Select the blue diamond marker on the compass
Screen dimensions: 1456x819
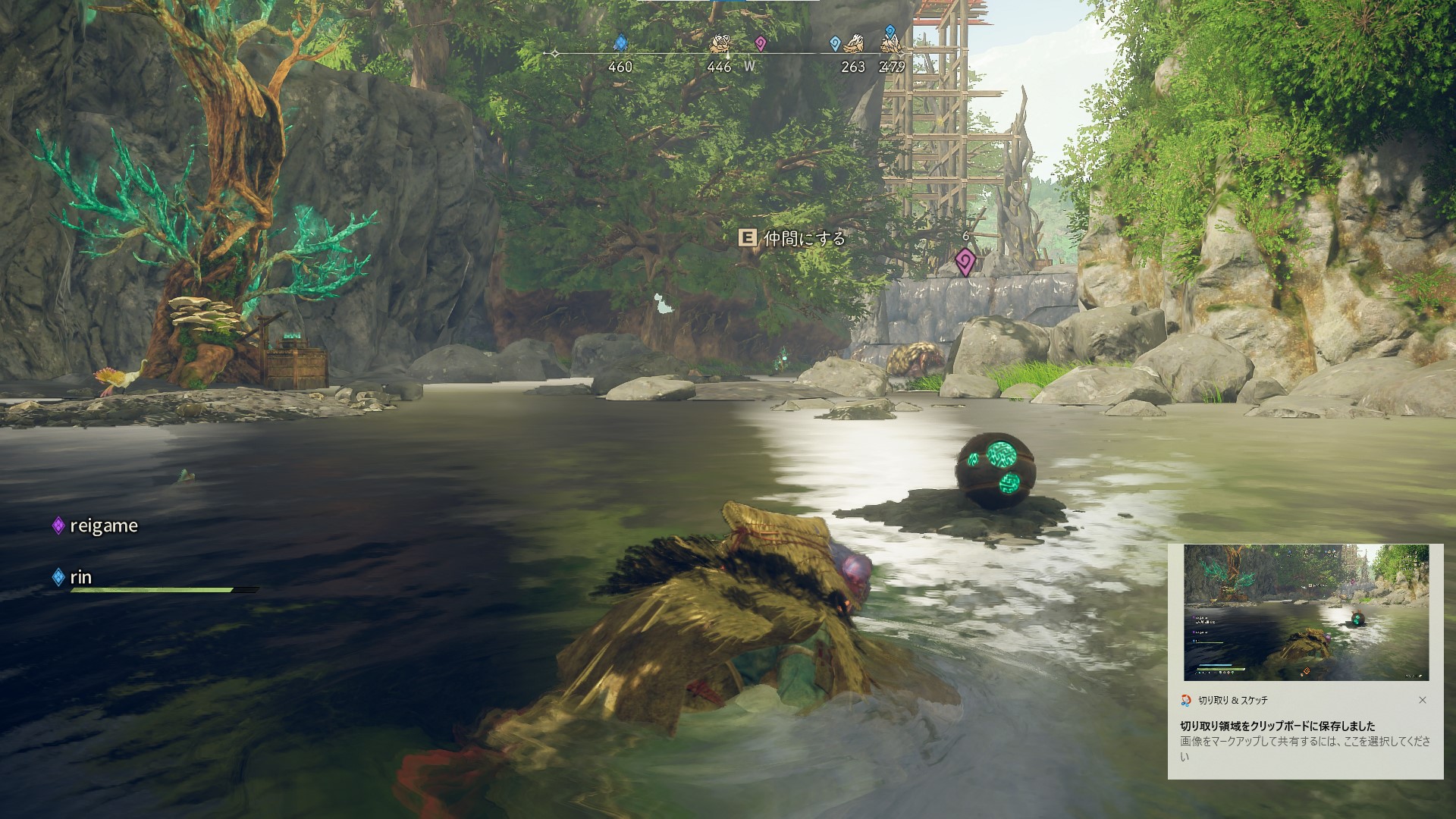point(620,42)
